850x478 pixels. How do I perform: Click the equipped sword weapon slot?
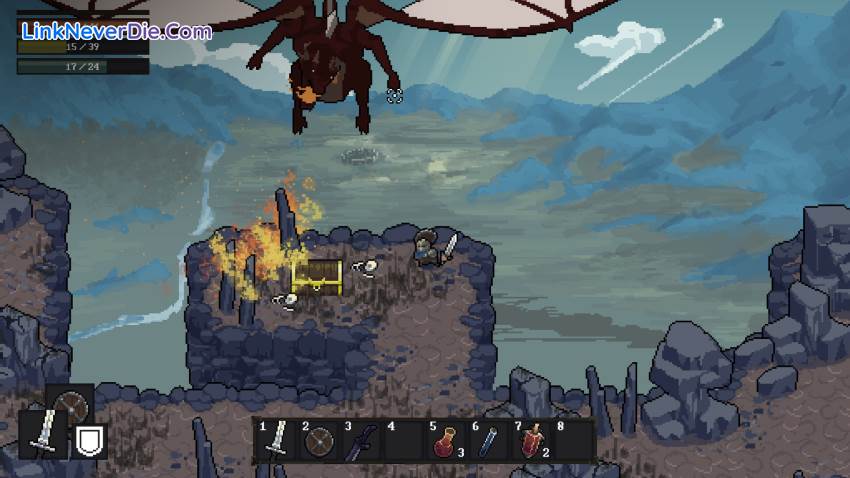click(x=43, y=433)
